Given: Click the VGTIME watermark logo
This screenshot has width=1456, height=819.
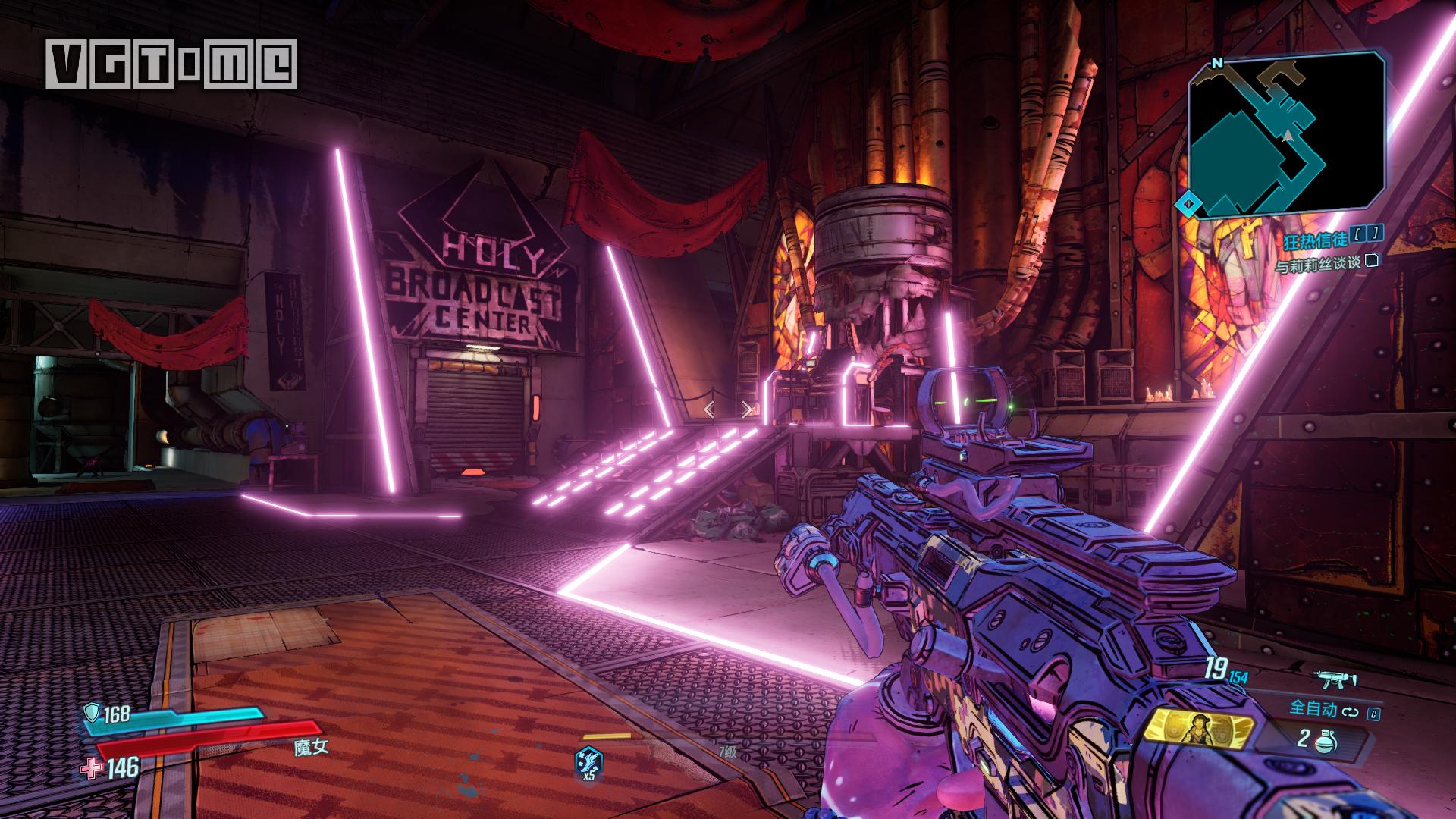Looking at the screenshot, I should click(x=171, y=64).
